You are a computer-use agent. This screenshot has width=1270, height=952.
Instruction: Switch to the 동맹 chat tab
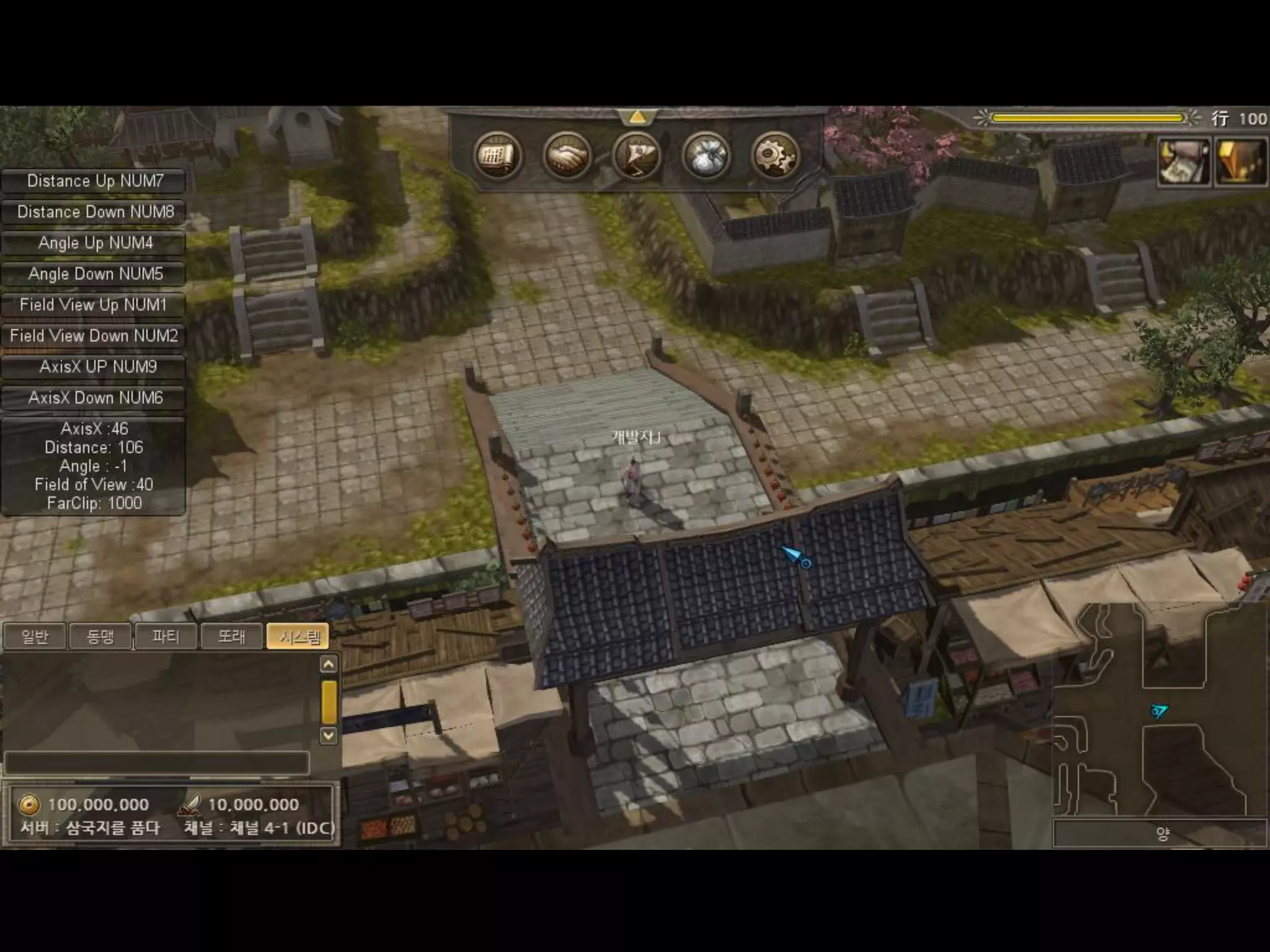pyautogui.click(x=100, y=637)
